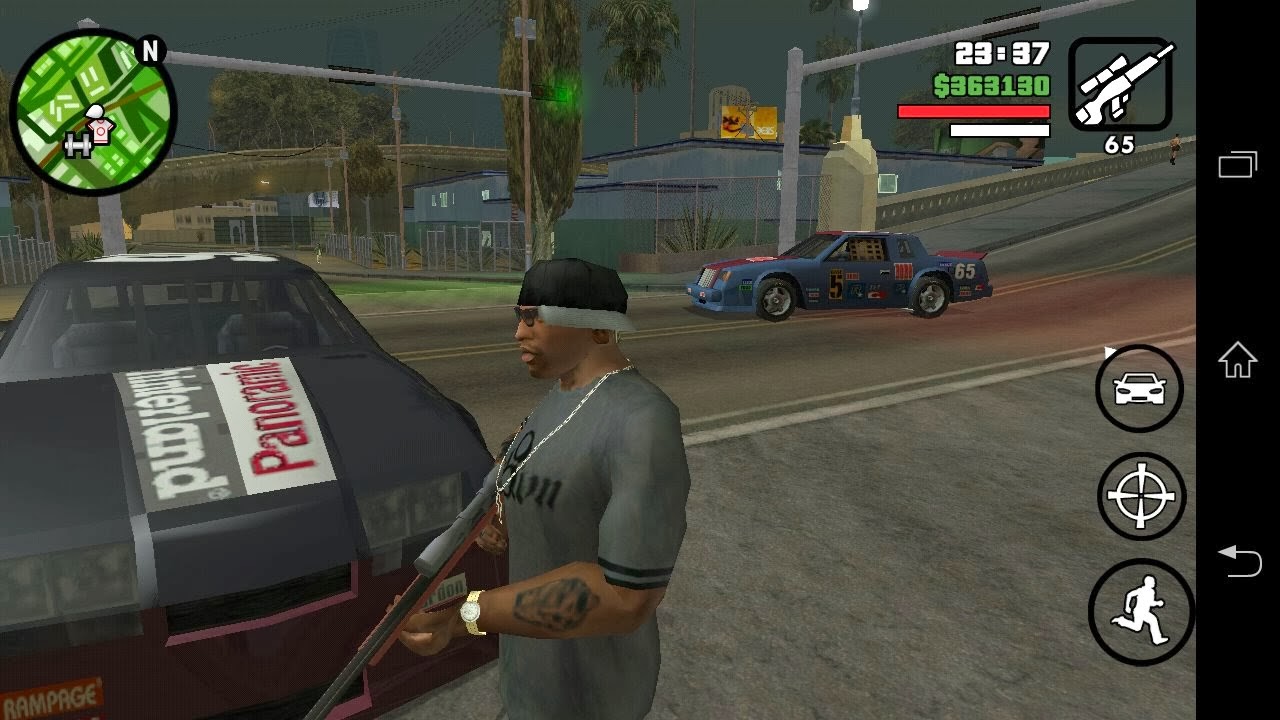The width and height of the screenshot is (1280, 720).
Task: Activate the crosshair aim button
Action: point(1141,496)
